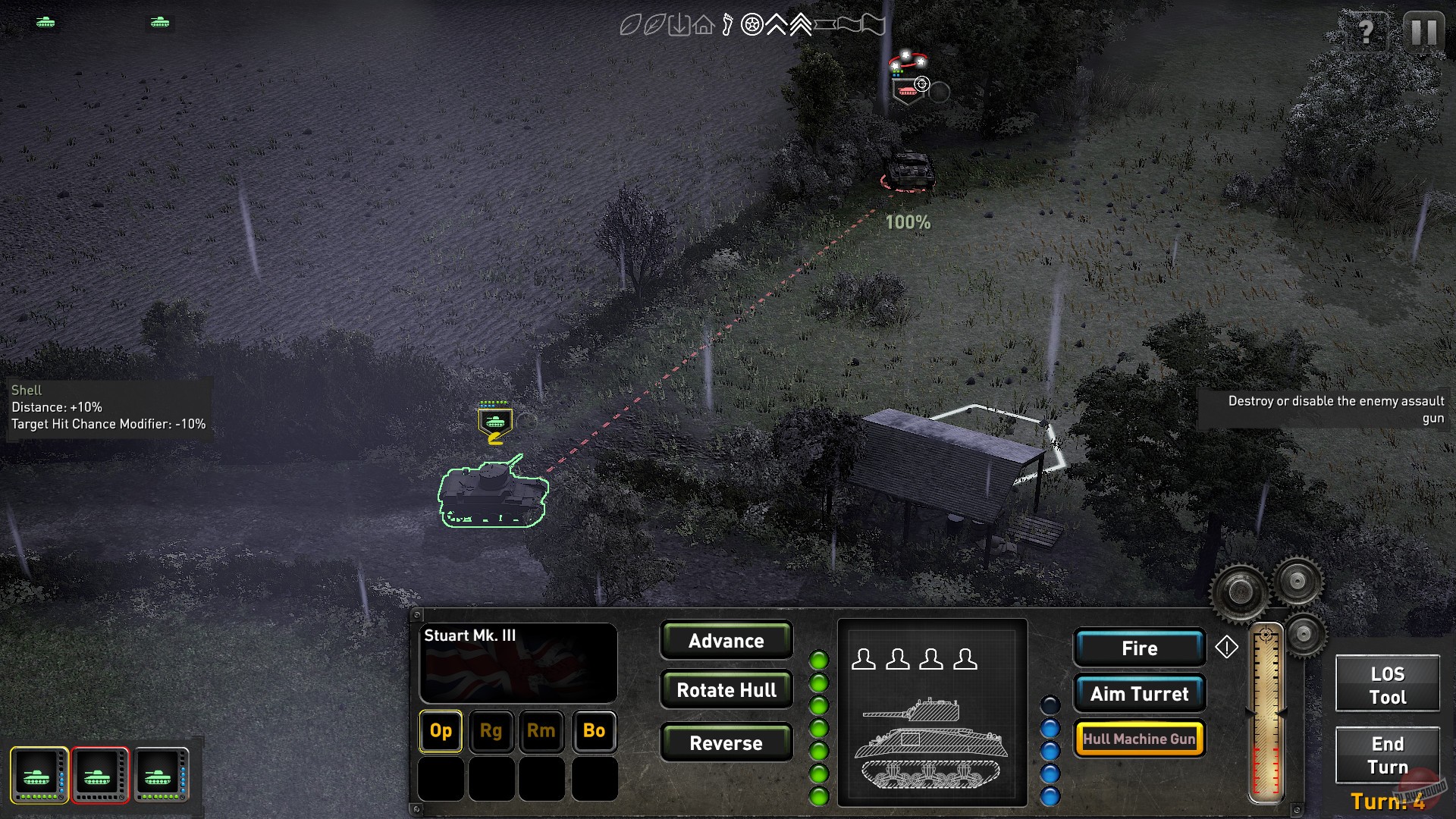Click the leaf concealment icon in toolbar

tap(631, 25)
